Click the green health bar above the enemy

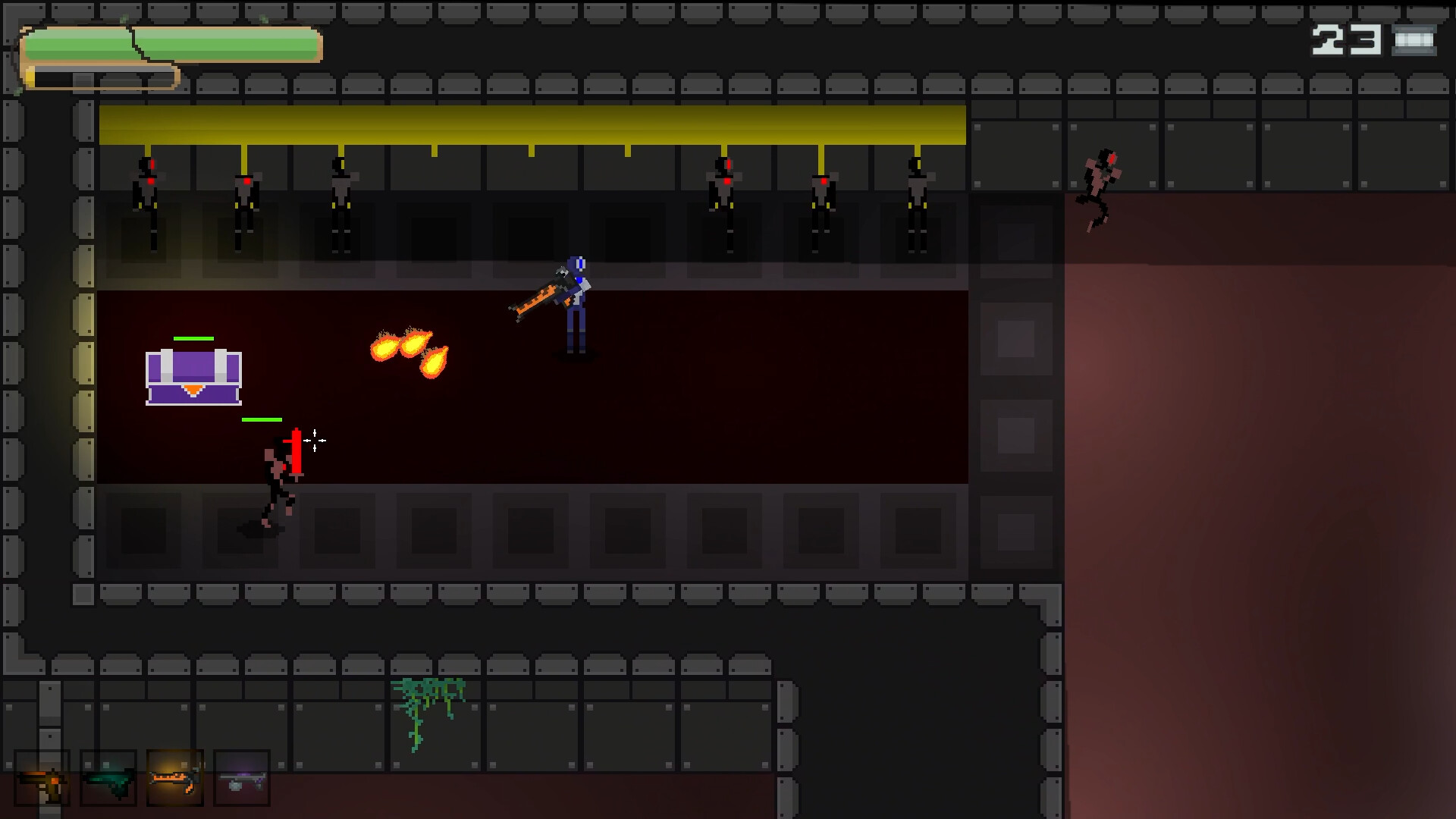click(x=262, y=418)
